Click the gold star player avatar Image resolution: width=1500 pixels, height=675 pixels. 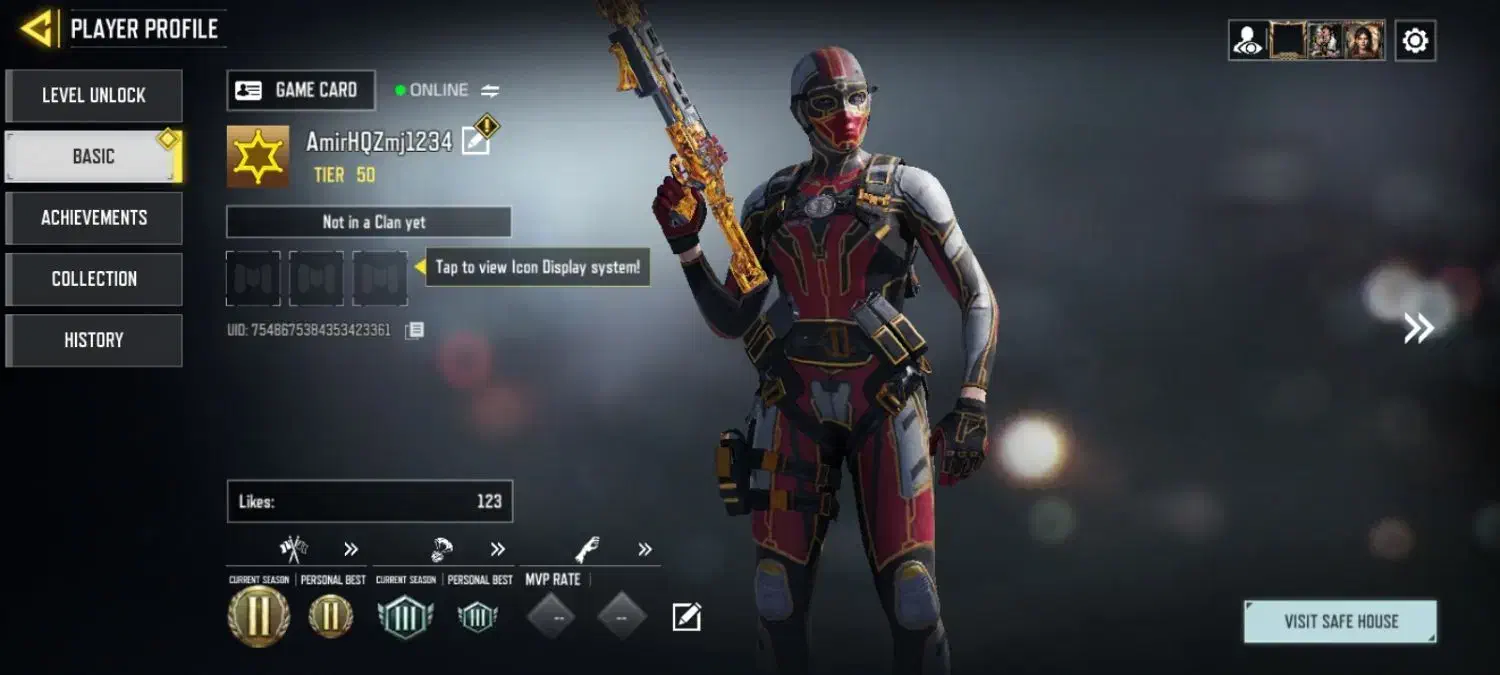[258, 156]
